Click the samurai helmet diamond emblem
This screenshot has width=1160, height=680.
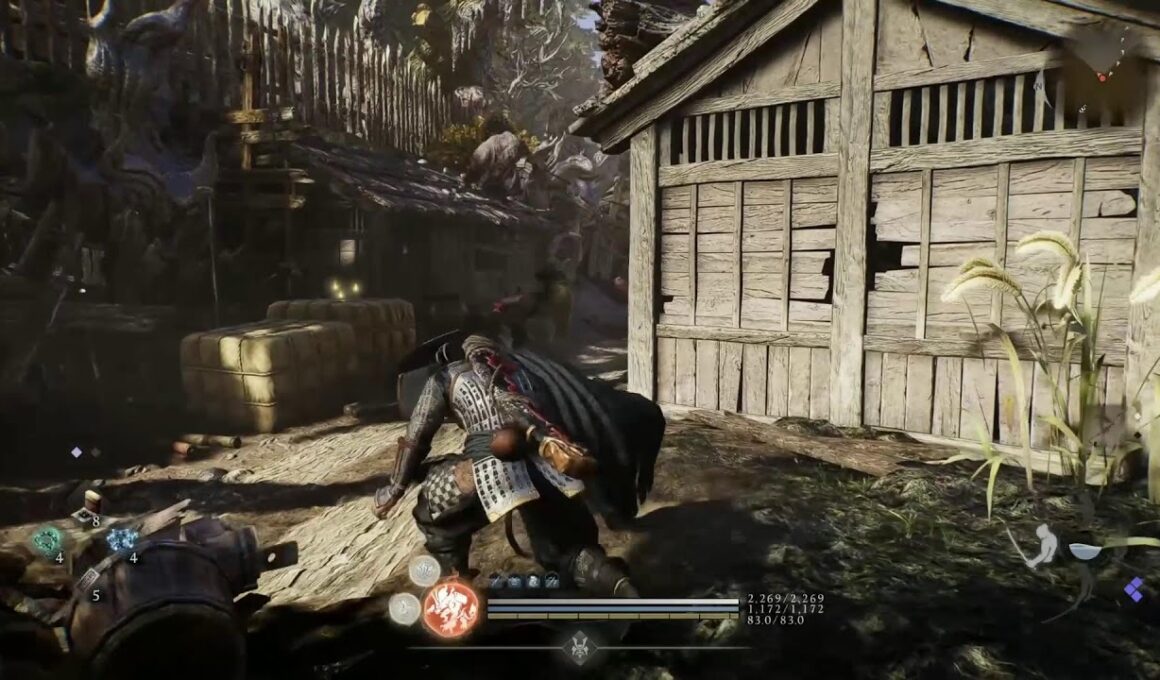[580, 647]
